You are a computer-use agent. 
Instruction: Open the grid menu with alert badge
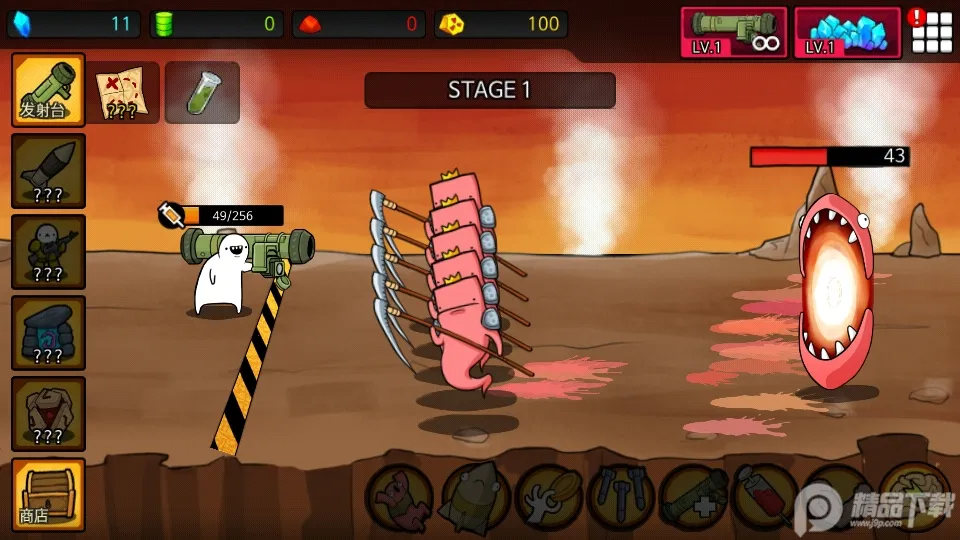930,32
